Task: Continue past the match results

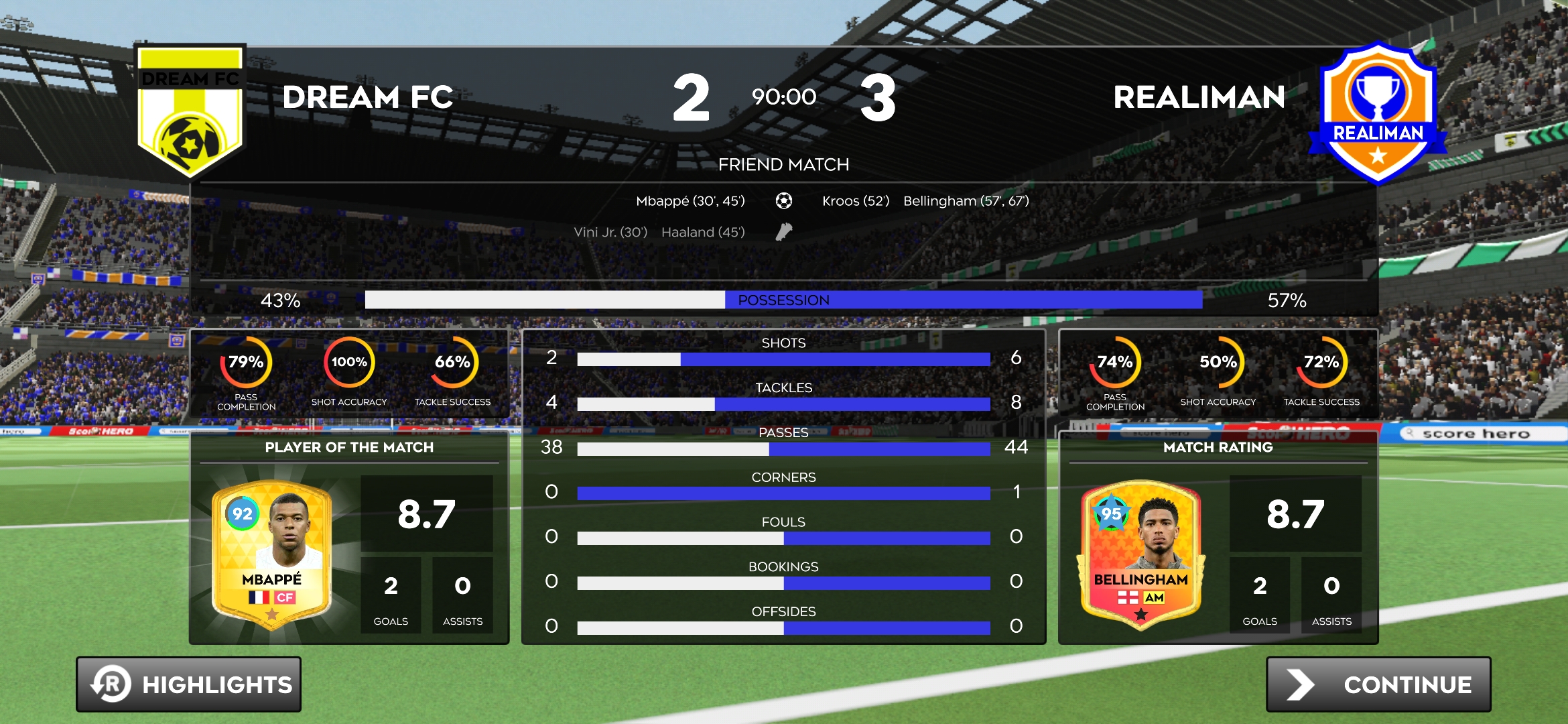Action: tap(1378, 684)
